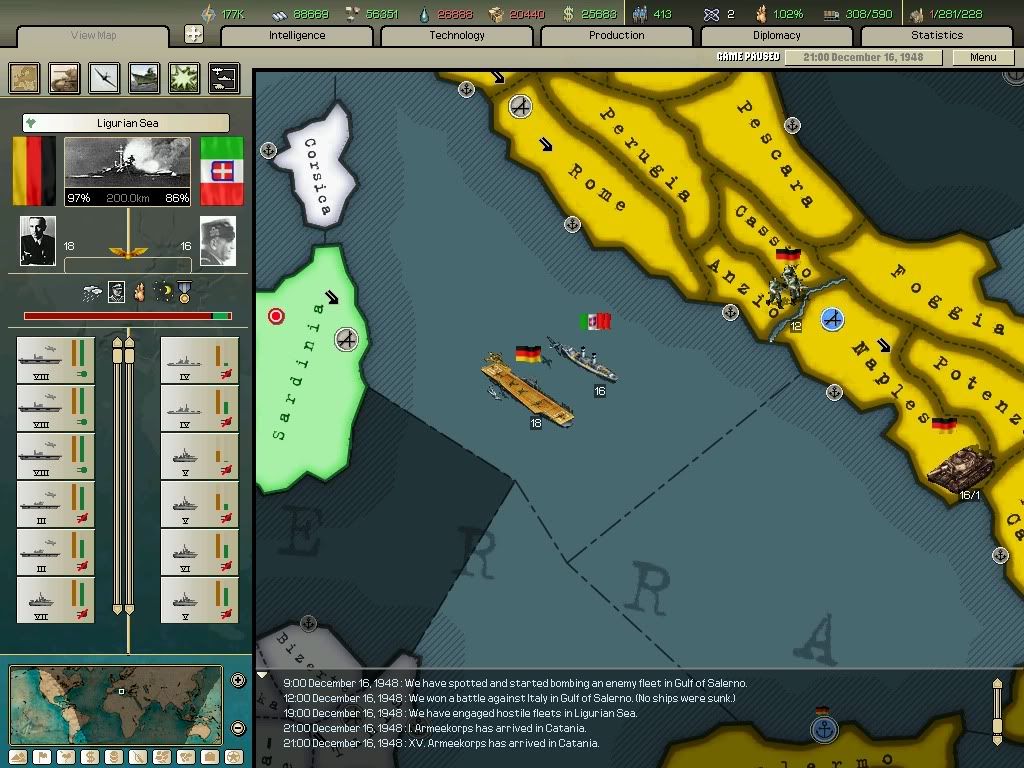This screenshot has width=1024, height=768.
Task: Zoom out with the minimap minus button
Action: [x=238, y=728]
